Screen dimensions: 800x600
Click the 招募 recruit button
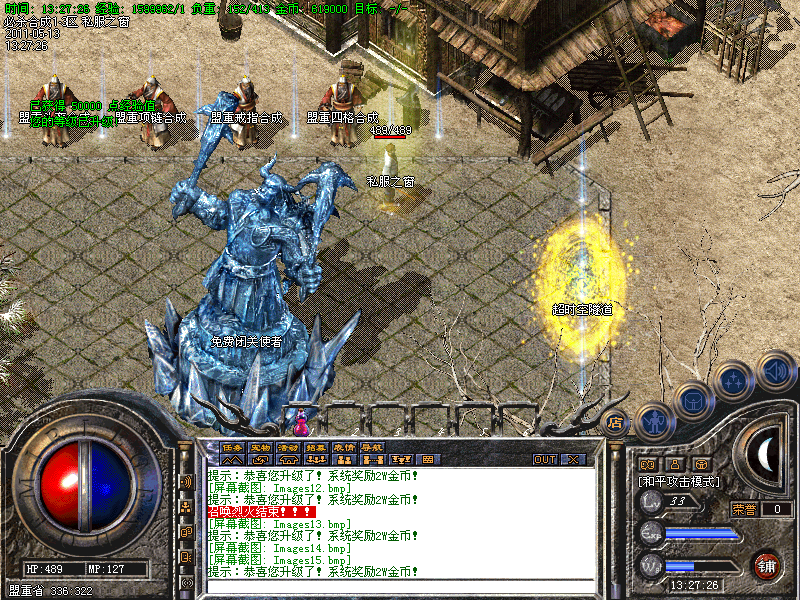coord(316,447)
